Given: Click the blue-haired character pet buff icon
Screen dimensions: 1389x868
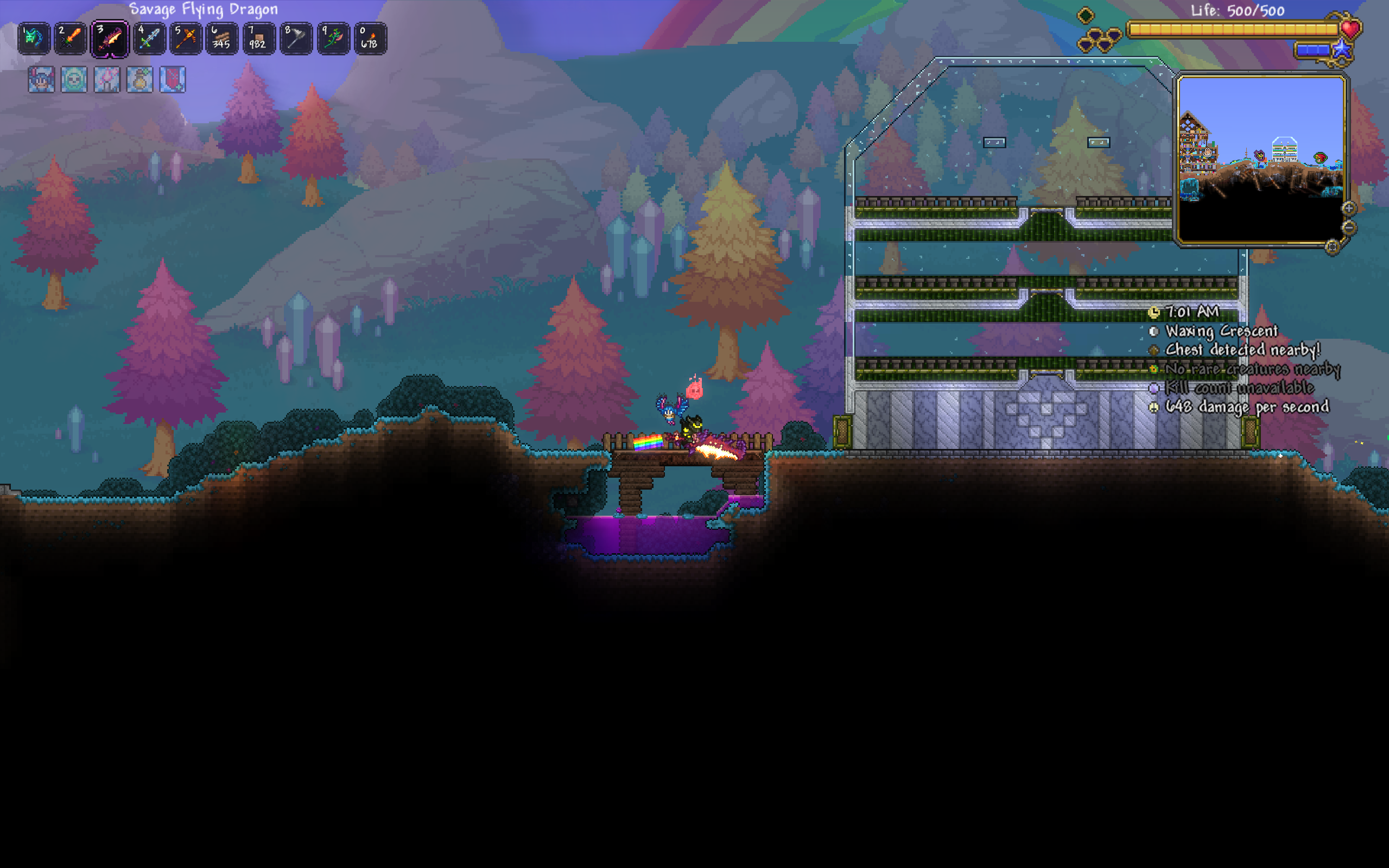Looking at the screenshot, I should pos(41,79).
